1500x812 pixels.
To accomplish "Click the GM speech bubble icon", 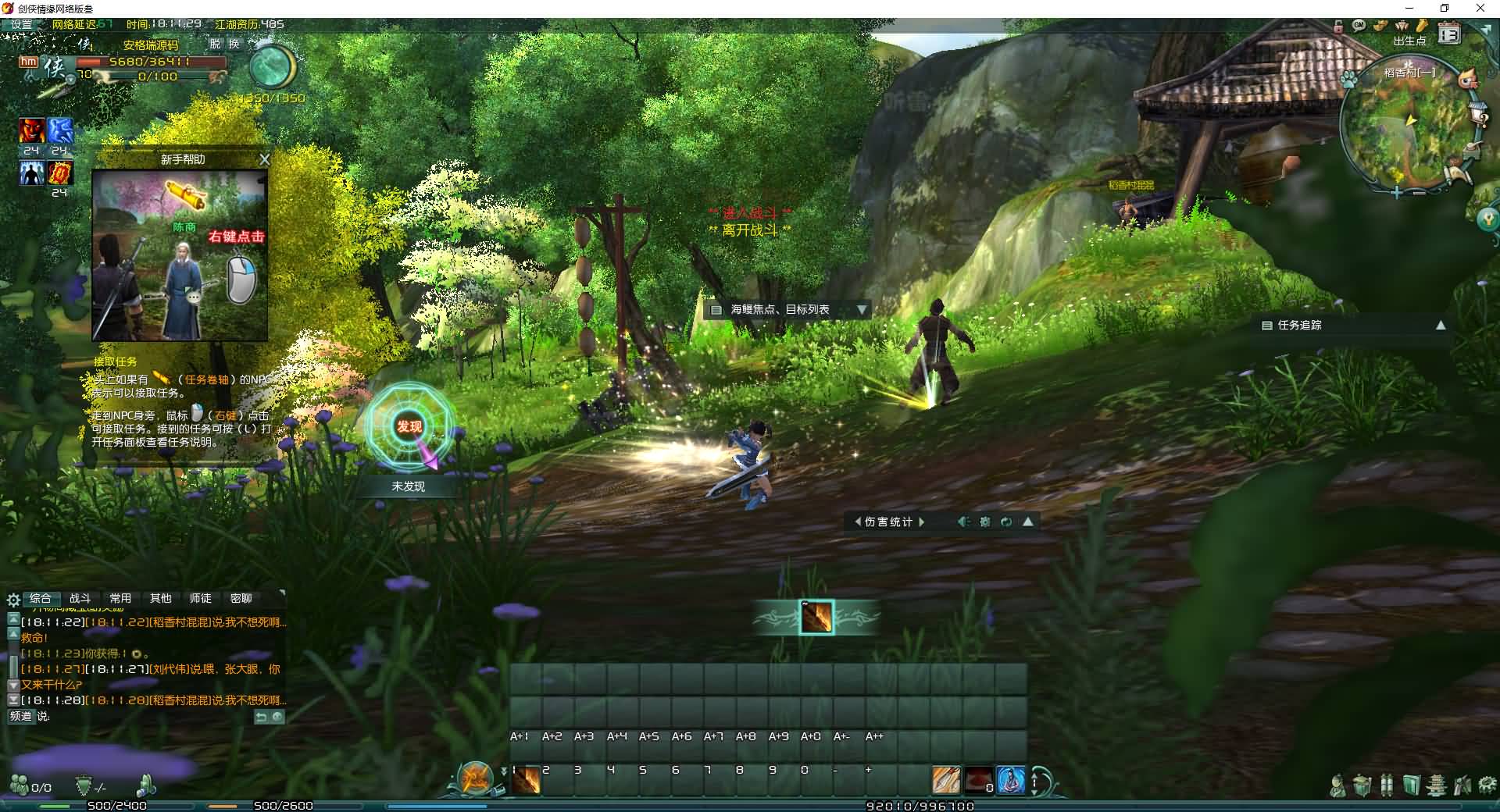I will [1359, 25].
